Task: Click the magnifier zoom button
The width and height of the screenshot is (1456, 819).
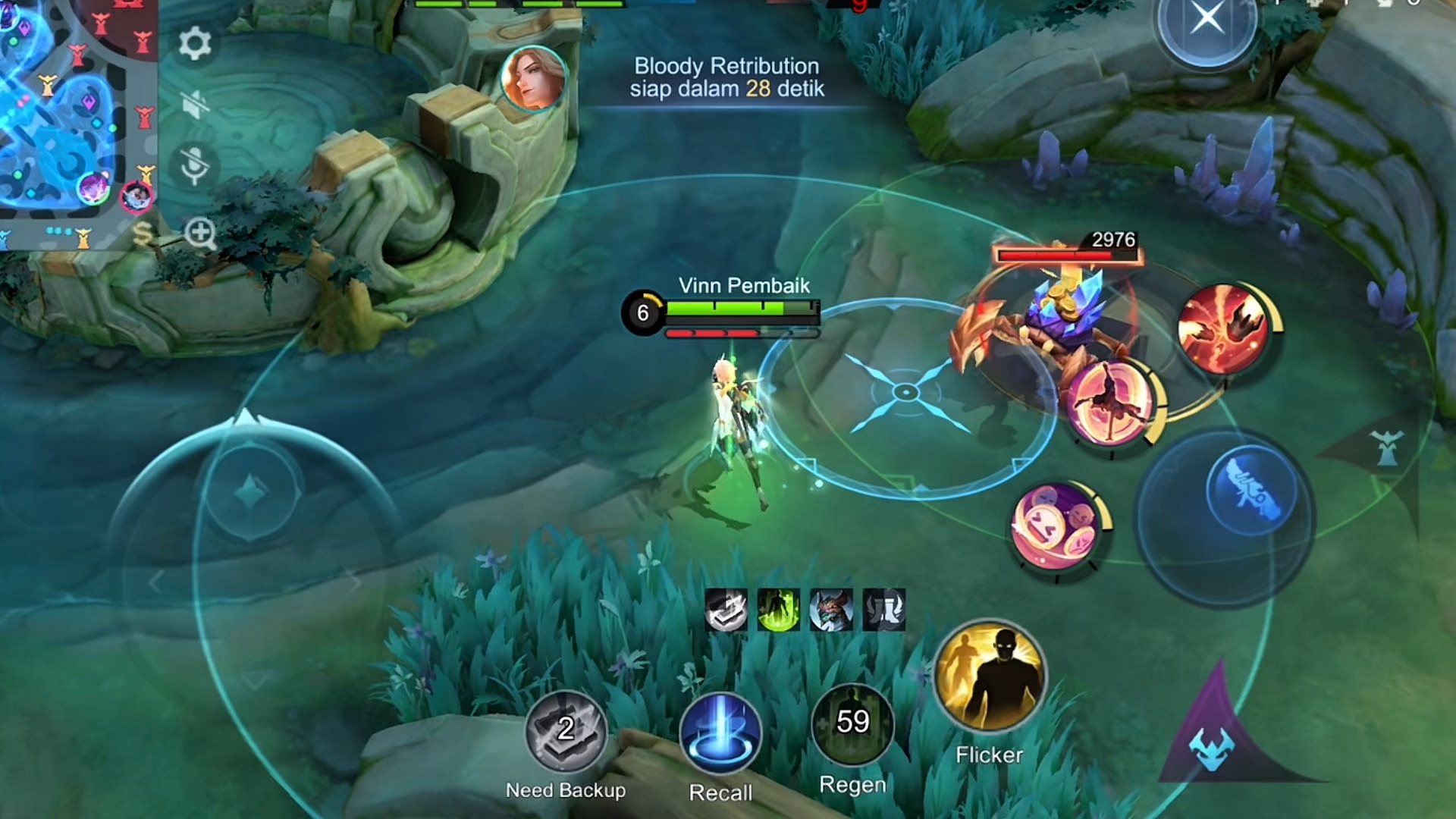Action: (x=201, y=233)
